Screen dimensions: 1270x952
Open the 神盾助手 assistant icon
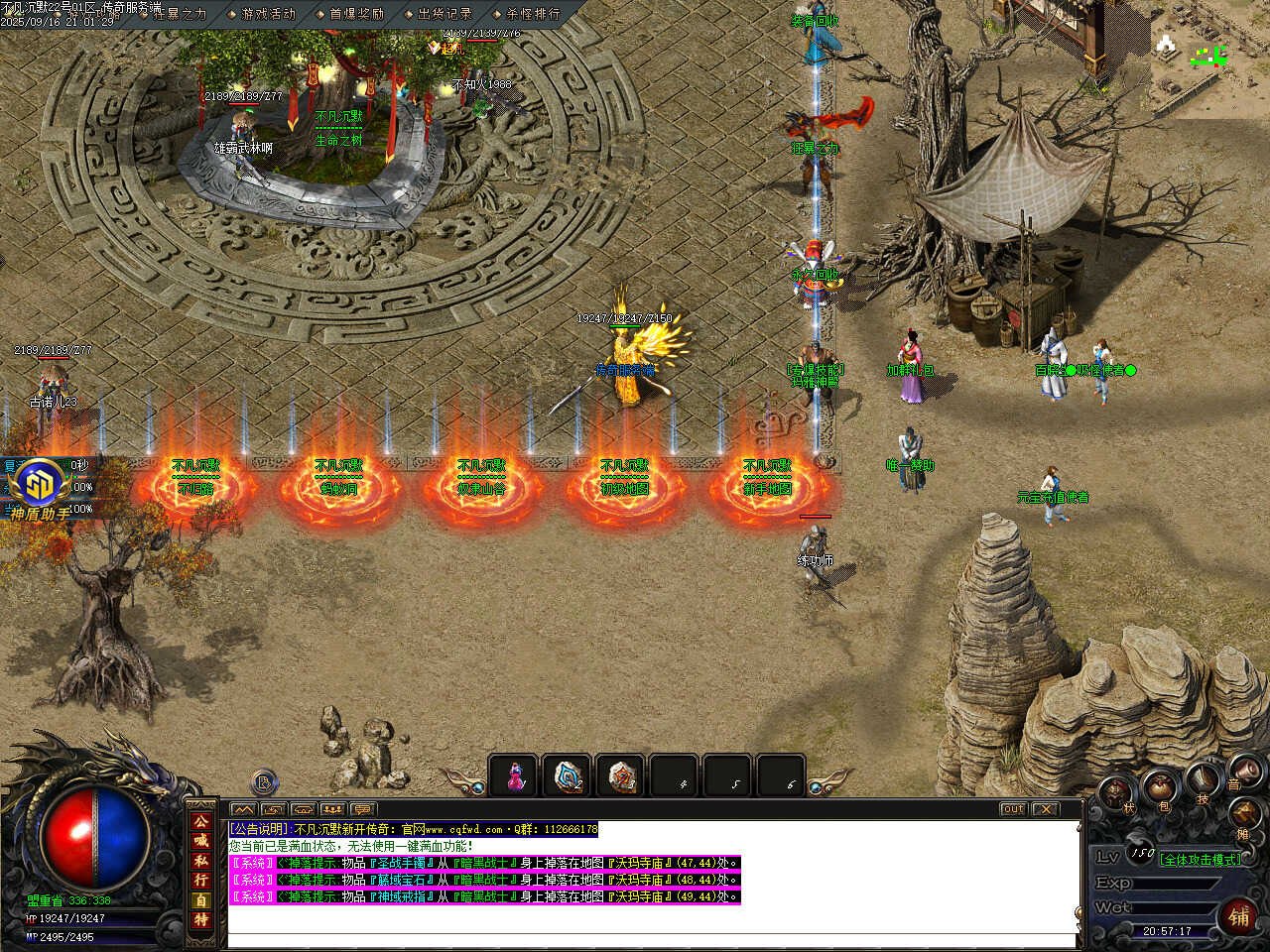point(40,486)
